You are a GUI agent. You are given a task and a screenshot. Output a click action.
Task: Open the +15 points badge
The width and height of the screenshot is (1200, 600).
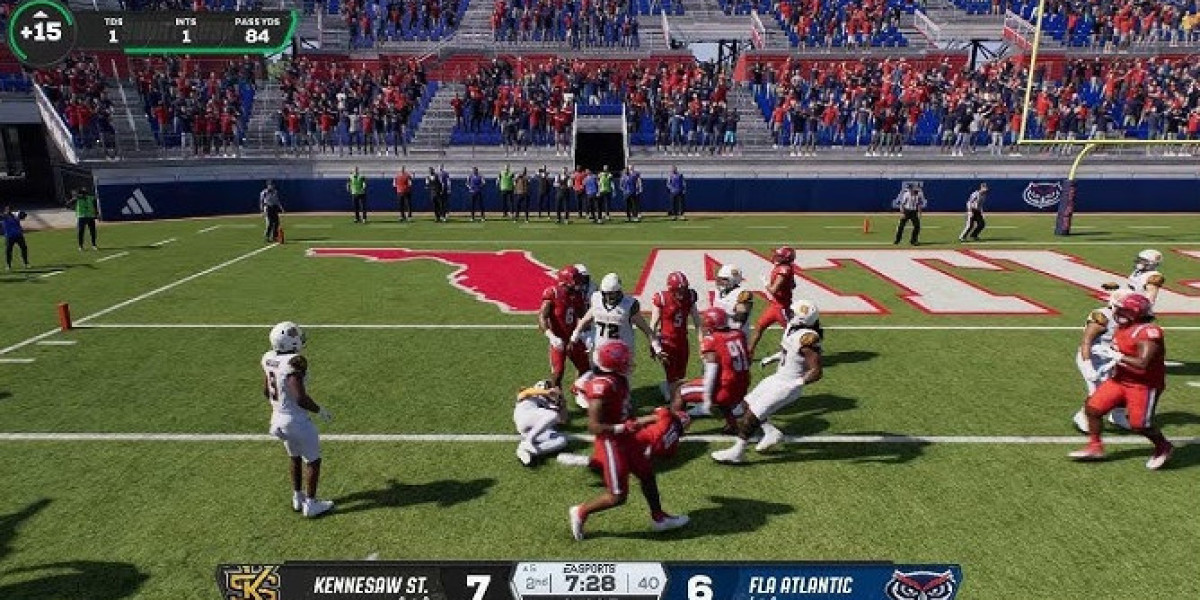[41, 31]
